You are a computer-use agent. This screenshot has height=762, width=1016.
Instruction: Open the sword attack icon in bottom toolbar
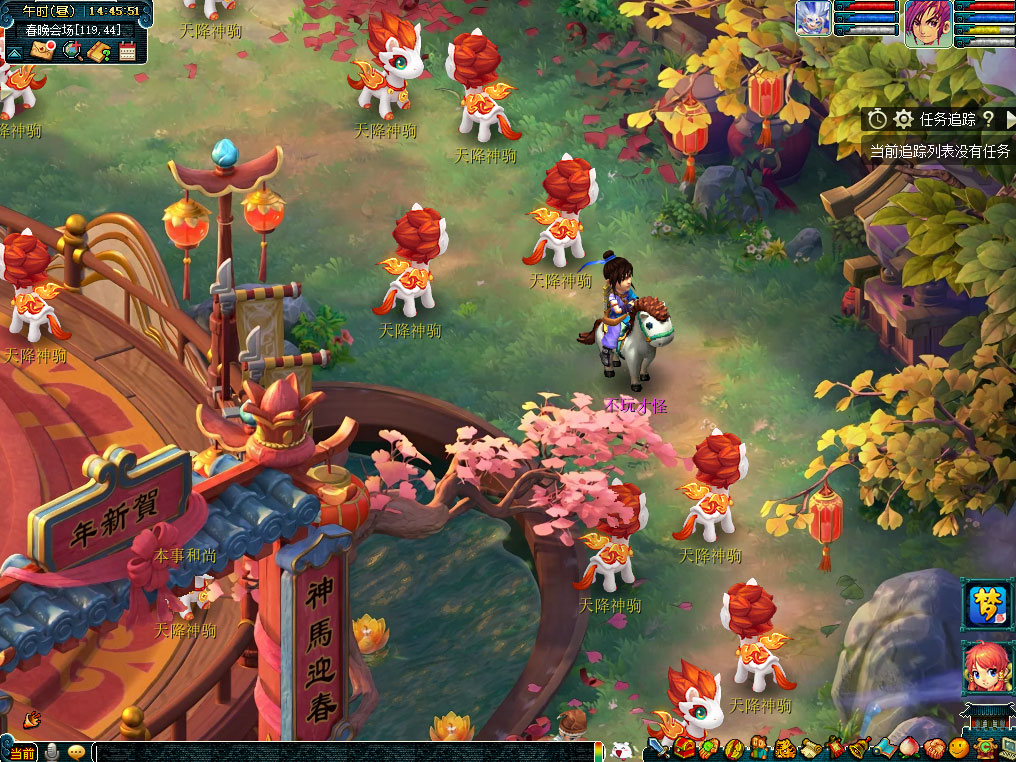pyautogui.click(x=658, y=749)
